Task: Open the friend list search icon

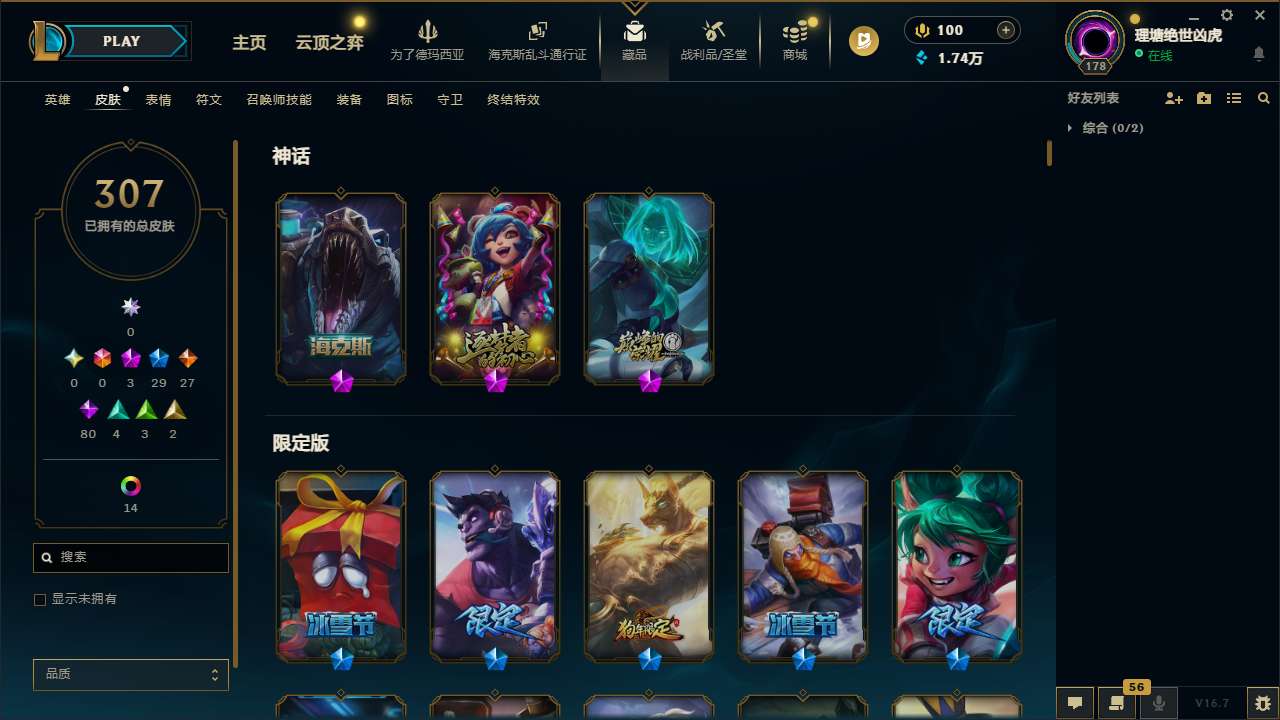Action: (1264, 98)
